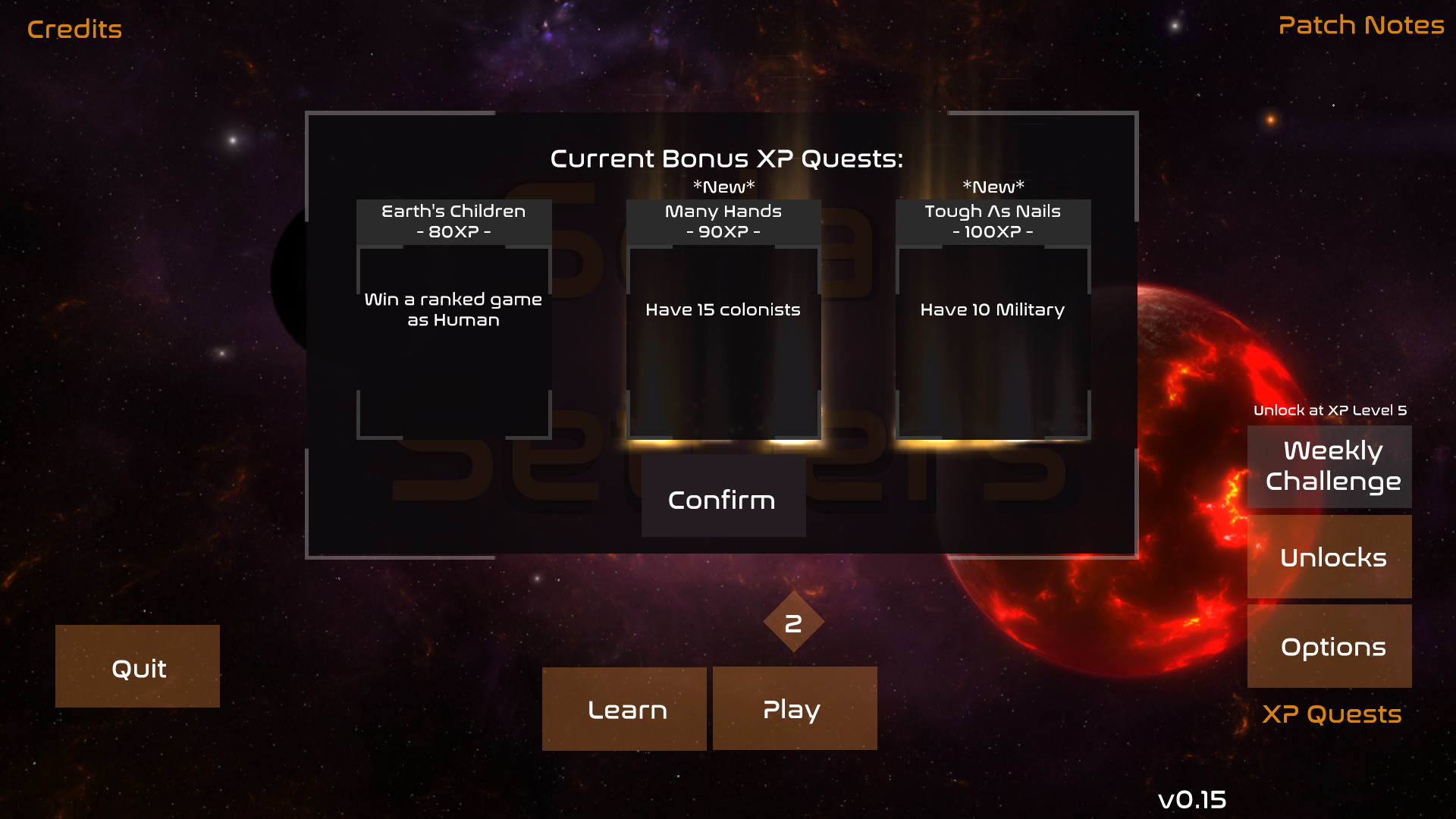Click the Confirm button for bonus XP quests
1456x819 pixels.
coord(723,498)
